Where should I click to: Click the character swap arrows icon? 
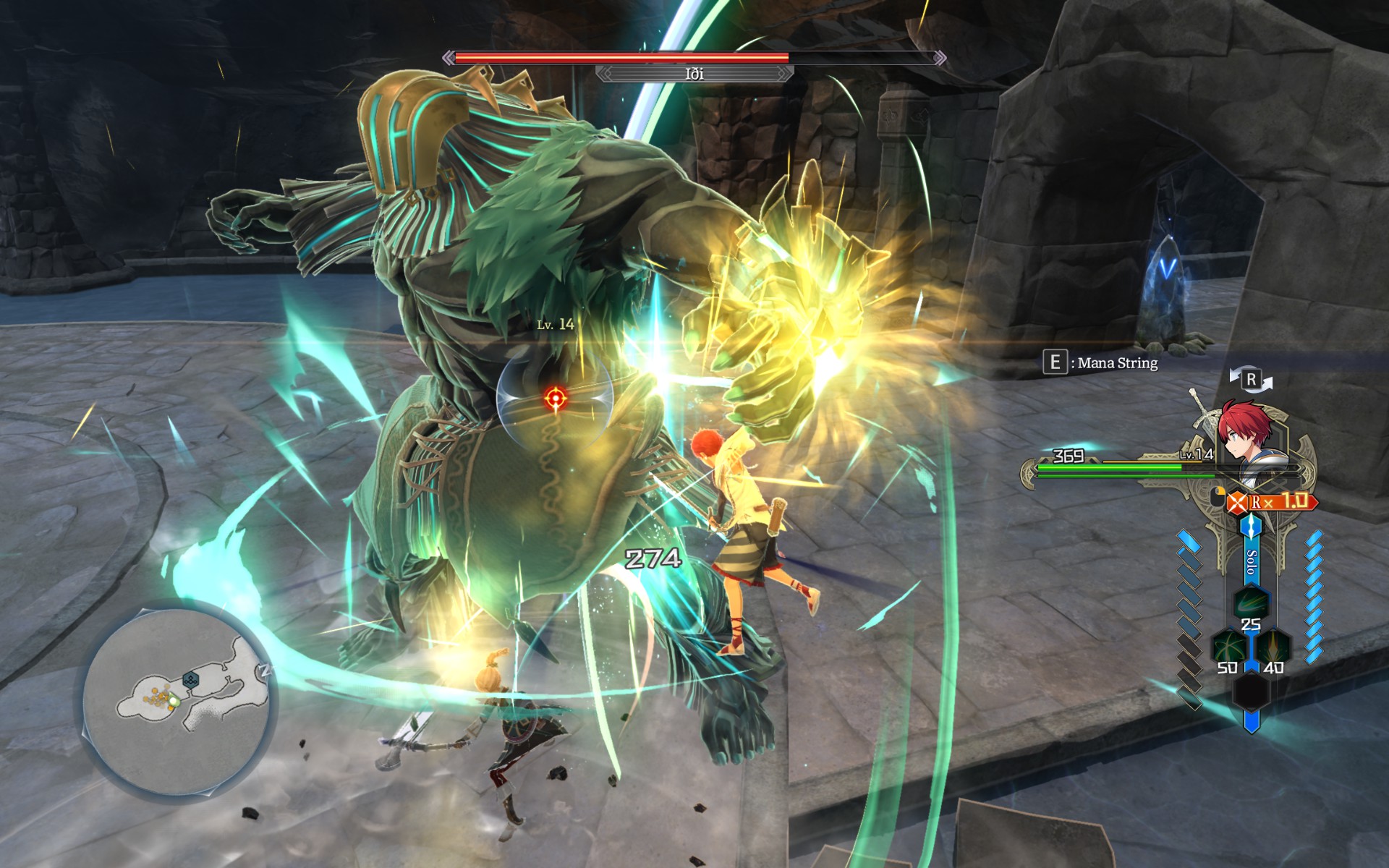[x=1251, y=379]
